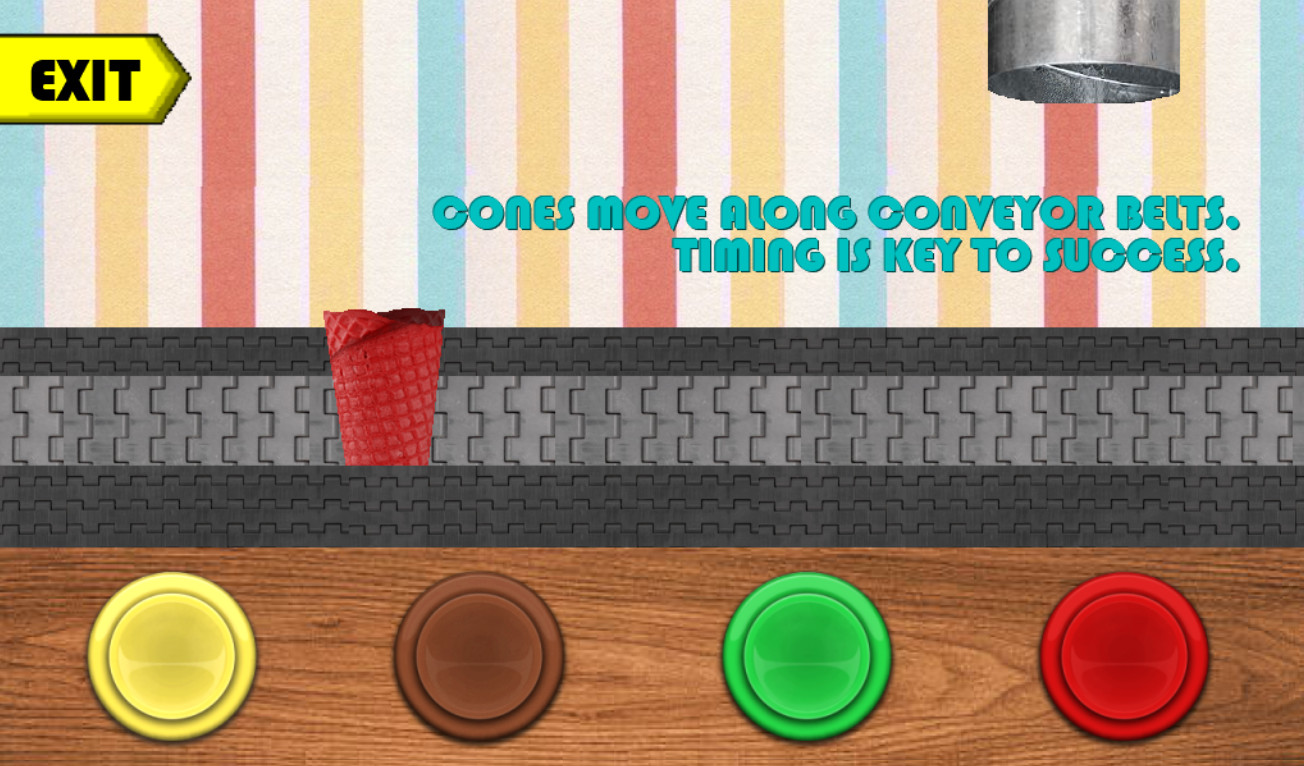The width and height of the screenshot is (1304, 766).
Task: Click the metal ice cream dispenser
Action: tap(1085, 50)
